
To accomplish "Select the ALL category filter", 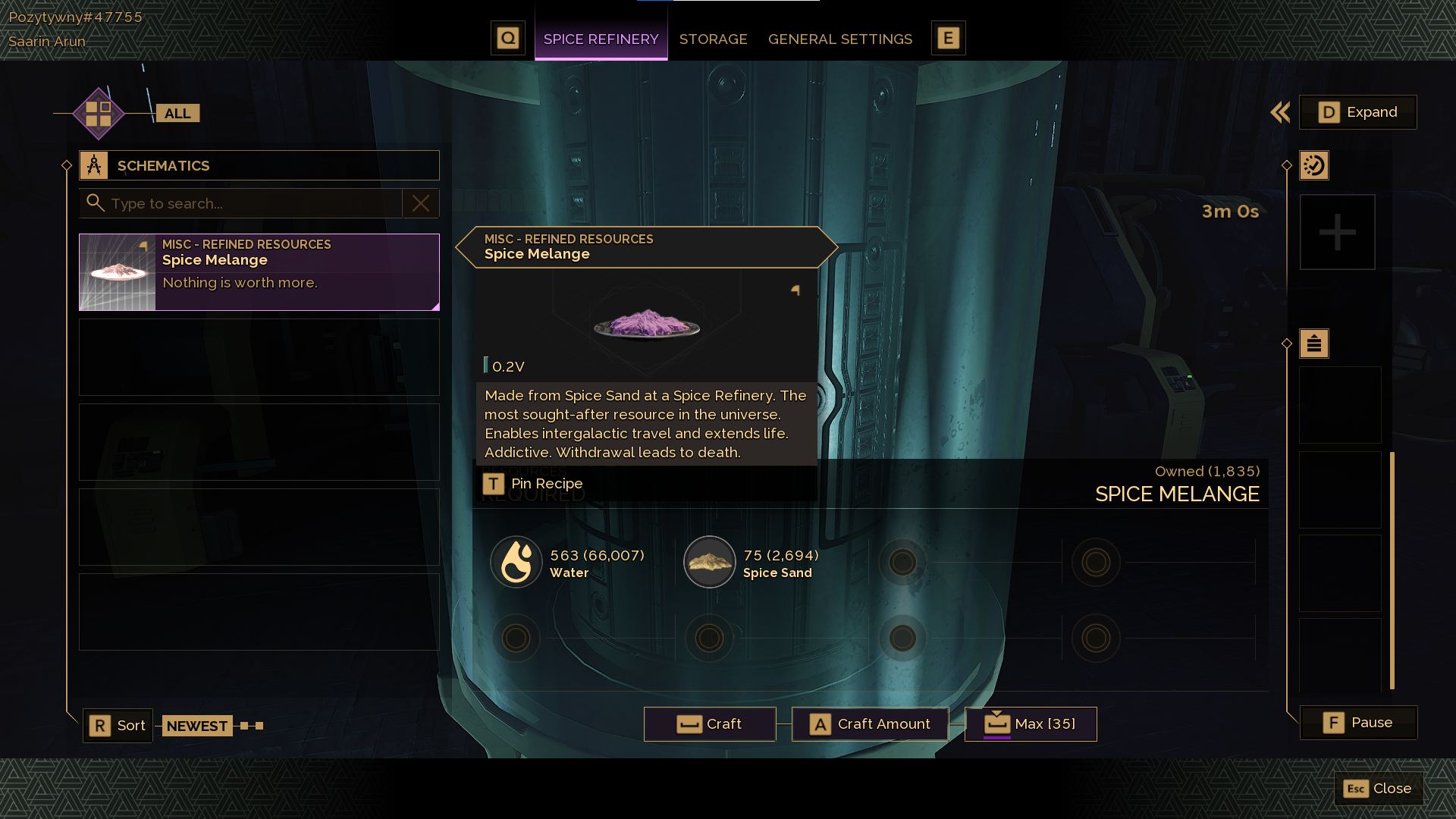I will [177, 114].
